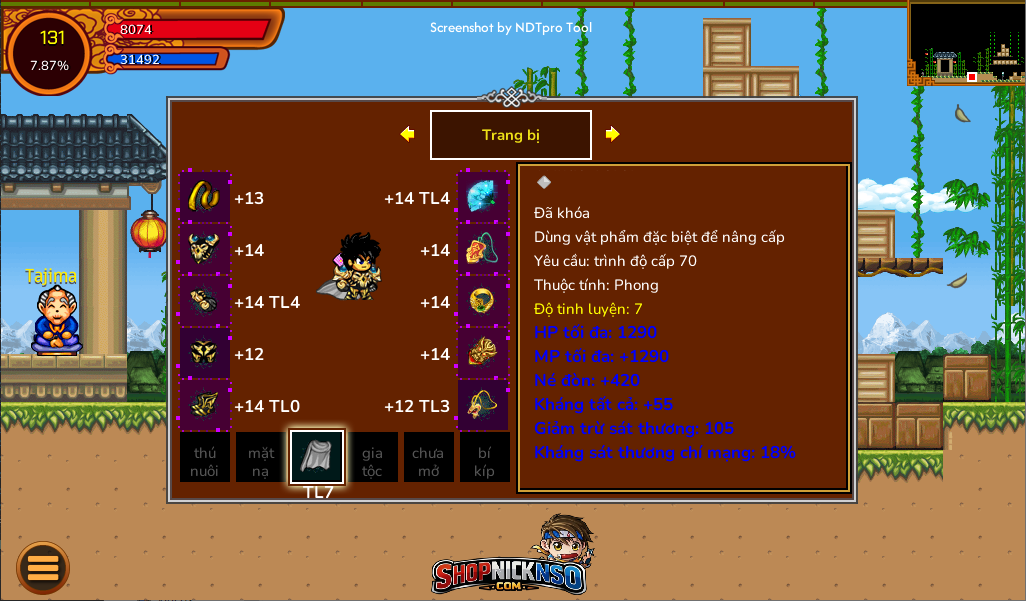This screenshot has width=1026, height=601.
Task: Select the +14 TL0 boots slot
Action: click(x=205, y=405)
